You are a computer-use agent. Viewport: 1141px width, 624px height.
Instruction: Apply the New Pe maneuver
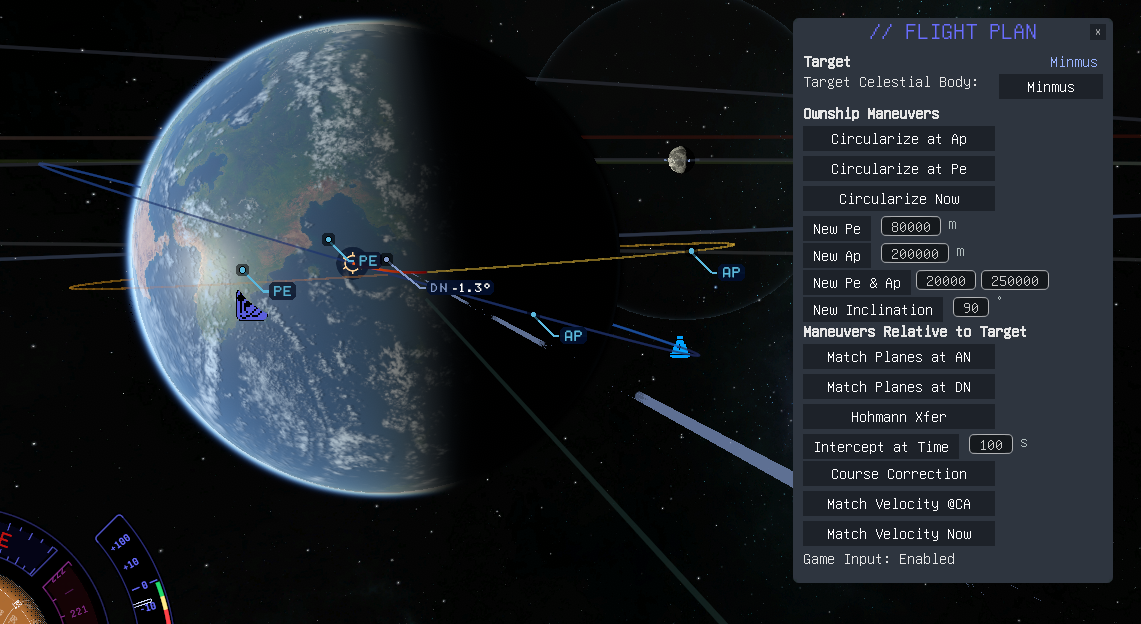837,229
